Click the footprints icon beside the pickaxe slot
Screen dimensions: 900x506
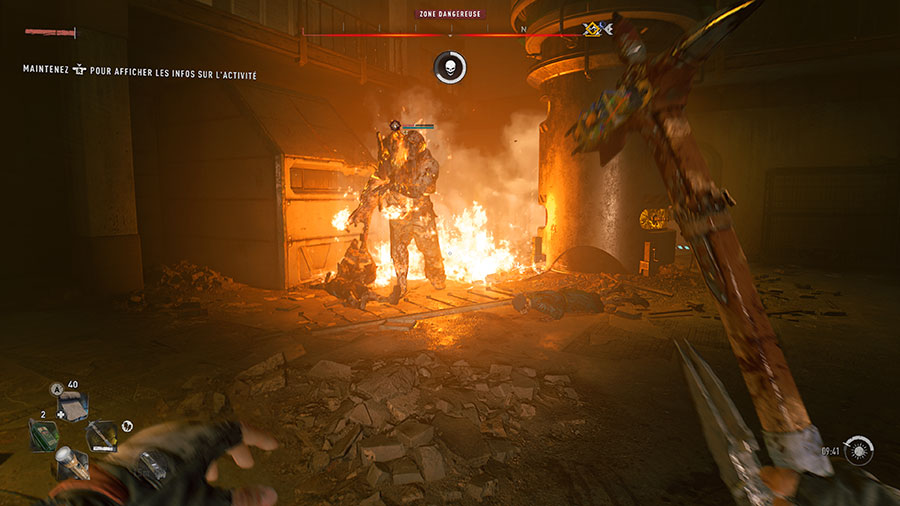(127, 426)
